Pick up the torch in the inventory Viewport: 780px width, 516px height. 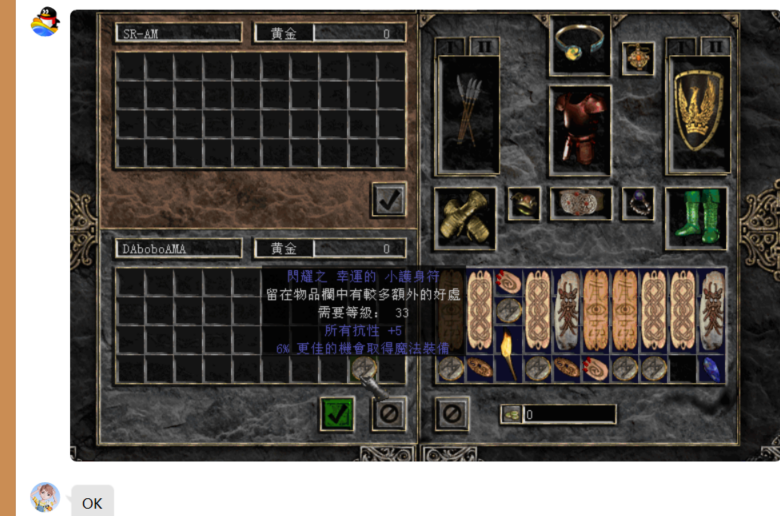(508, 354)
